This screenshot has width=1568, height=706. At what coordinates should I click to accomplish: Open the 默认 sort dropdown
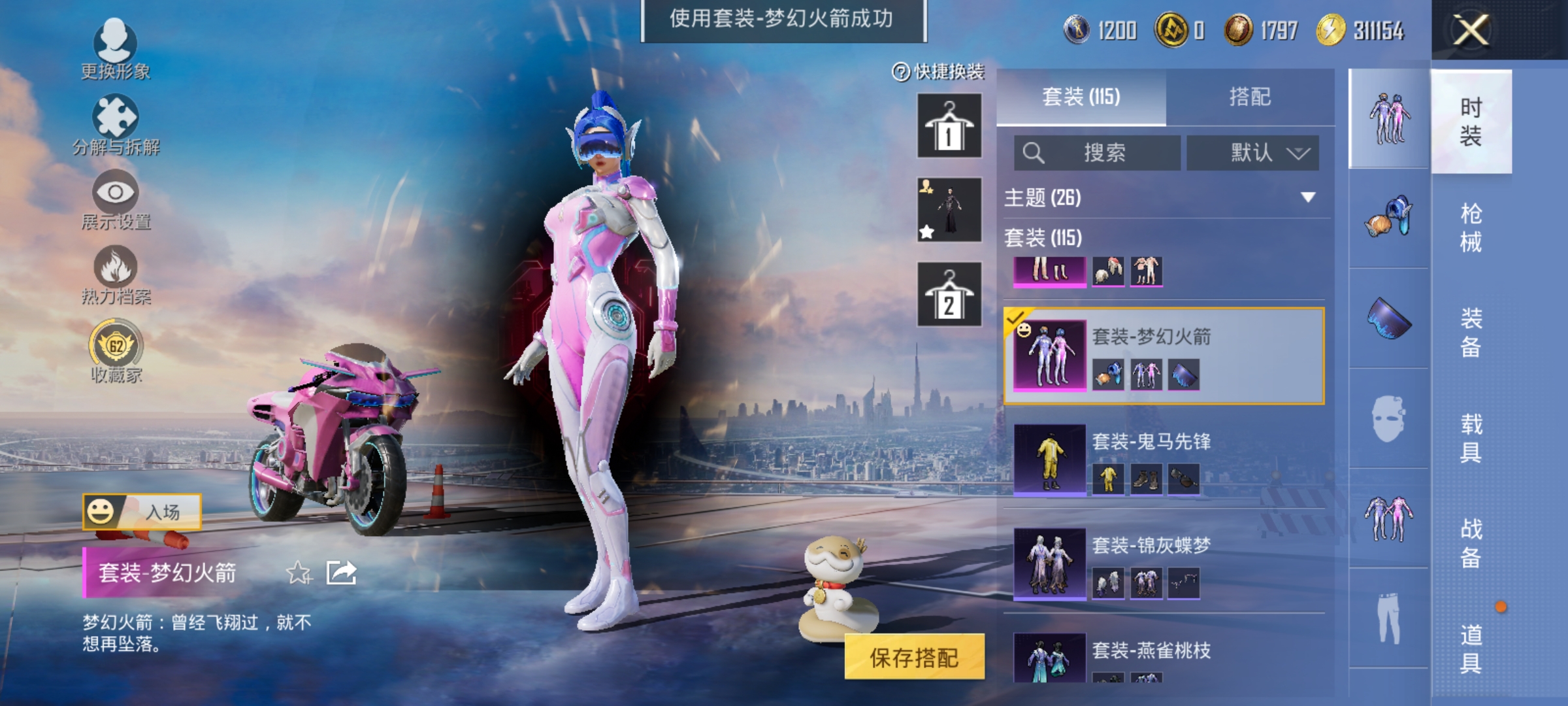click(1252, 152)
